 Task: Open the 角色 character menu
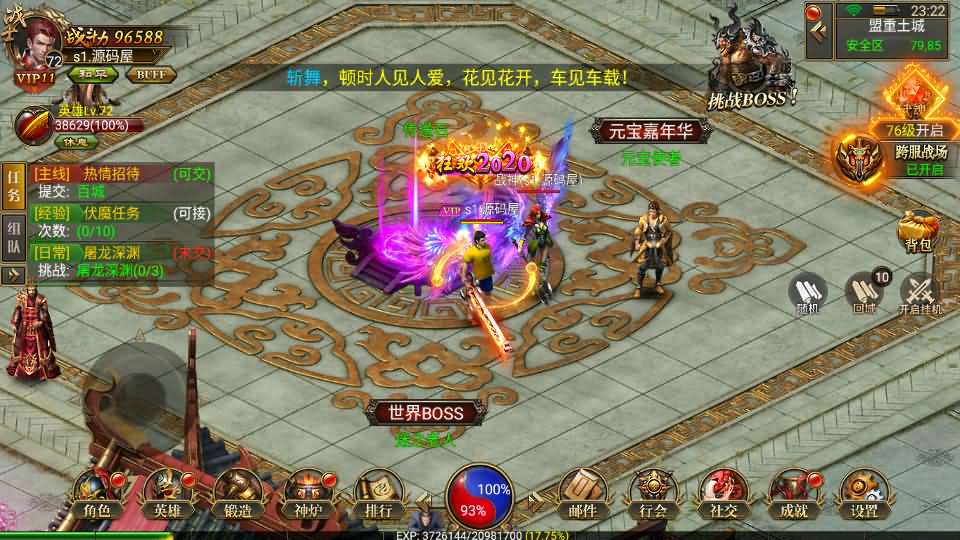pyautogui.click(x=97, y=496)
